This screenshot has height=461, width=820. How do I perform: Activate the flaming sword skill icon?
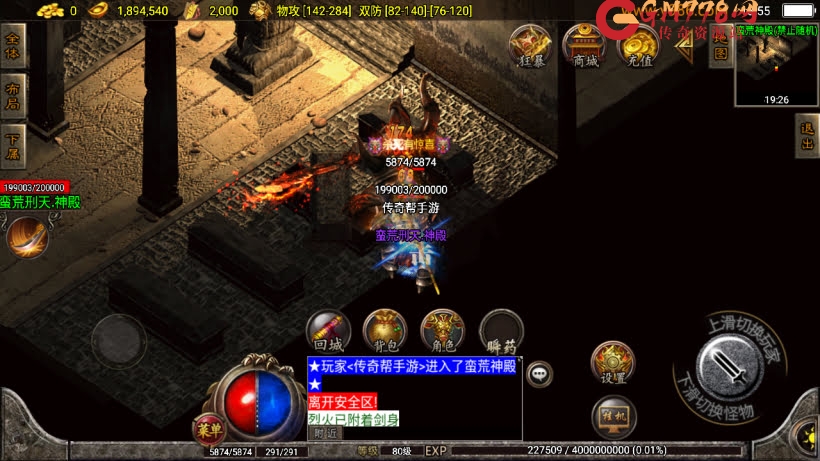pyautogui.click(x=26, y=236)
